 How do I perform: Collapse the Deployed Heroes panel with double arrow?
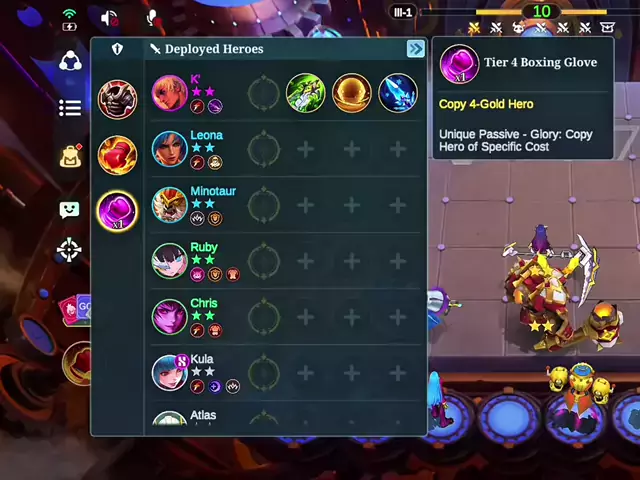click(x=415, y=49)
